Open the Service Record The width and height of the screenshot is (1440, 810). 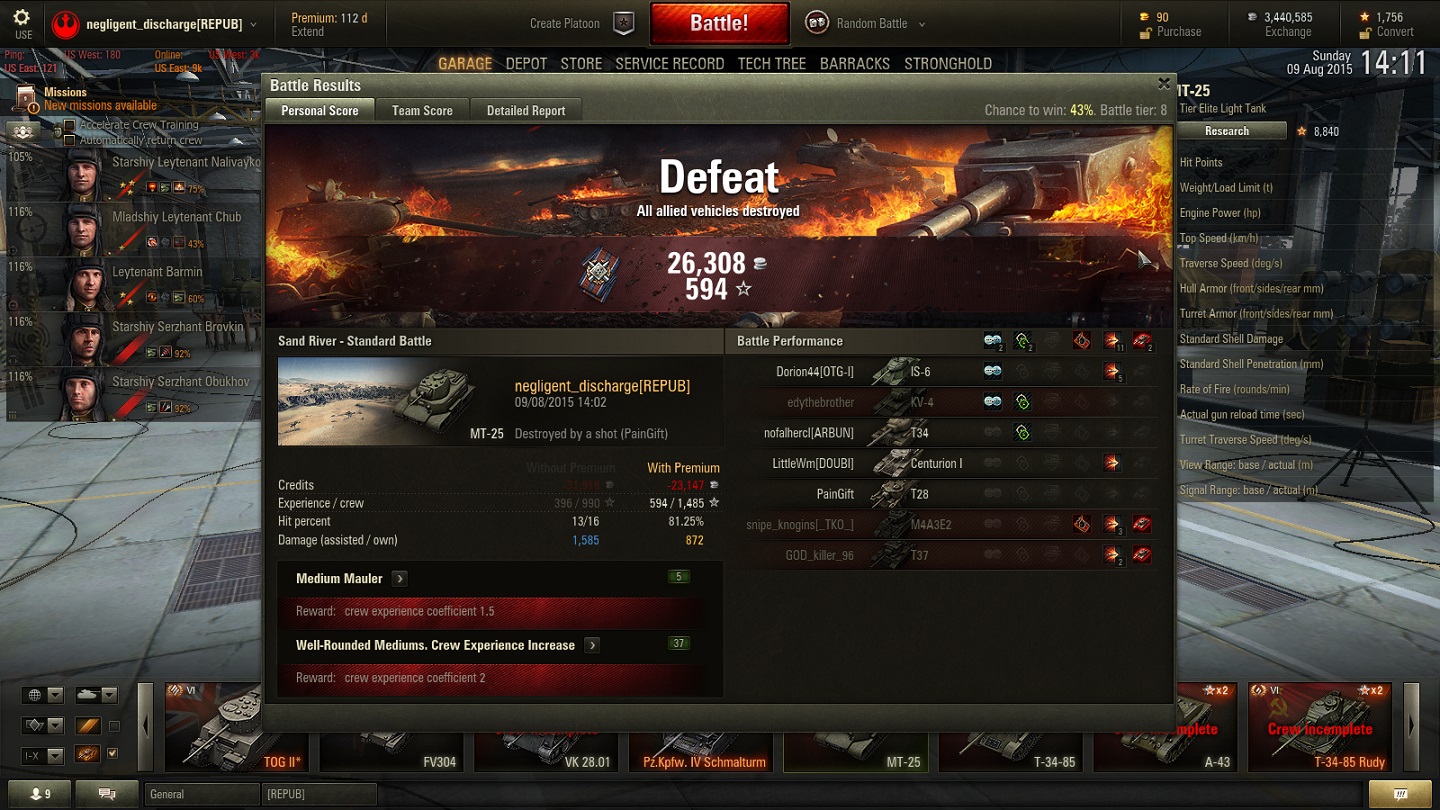click(x=669, y=63)
